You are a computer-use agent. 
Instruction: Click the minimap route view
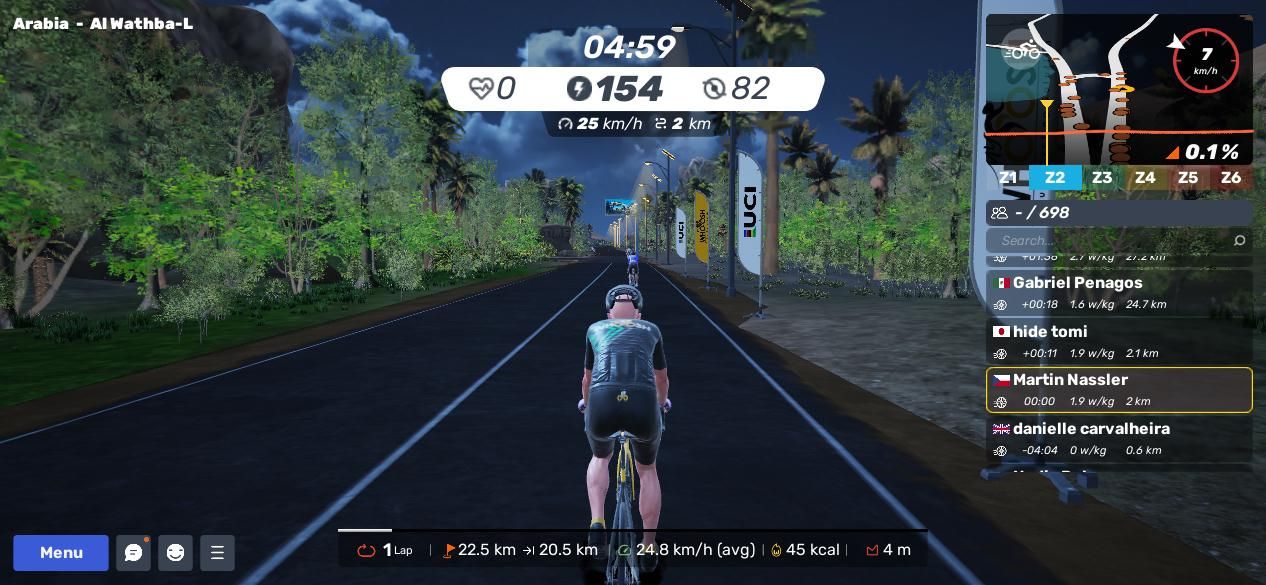(x=1118, y=90)
